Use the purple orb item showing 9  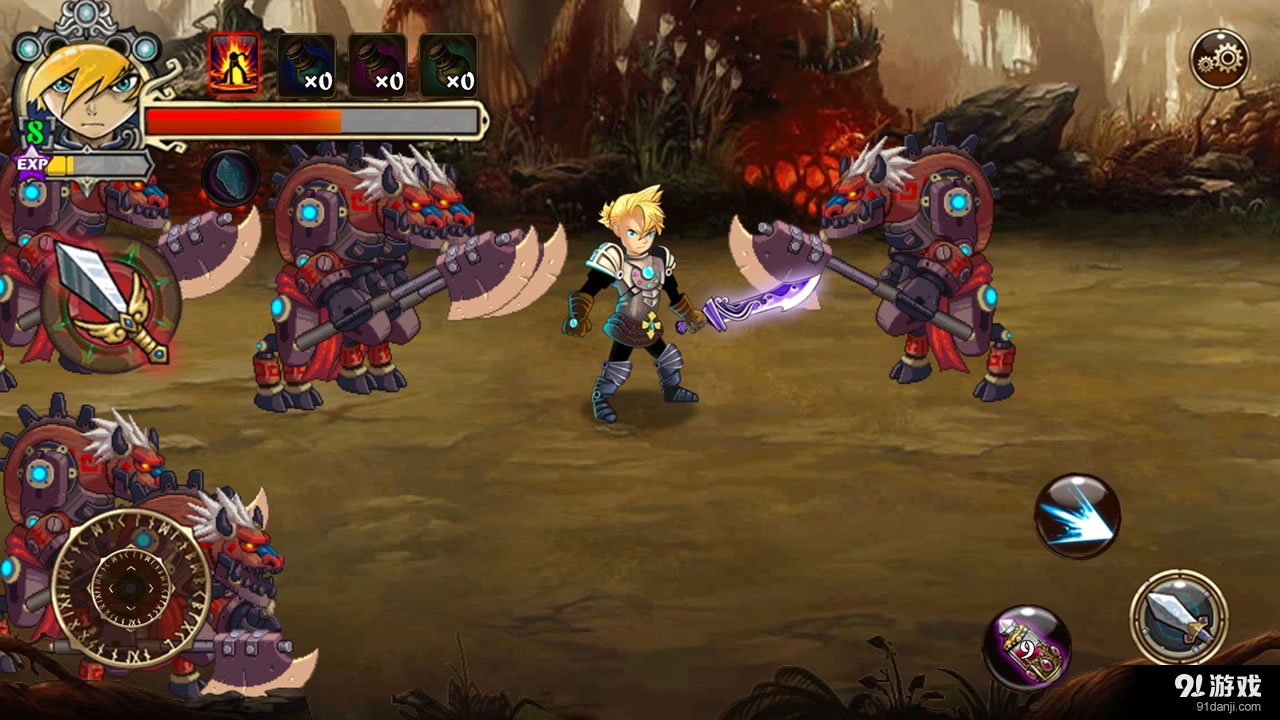(x=1026, y=647)
